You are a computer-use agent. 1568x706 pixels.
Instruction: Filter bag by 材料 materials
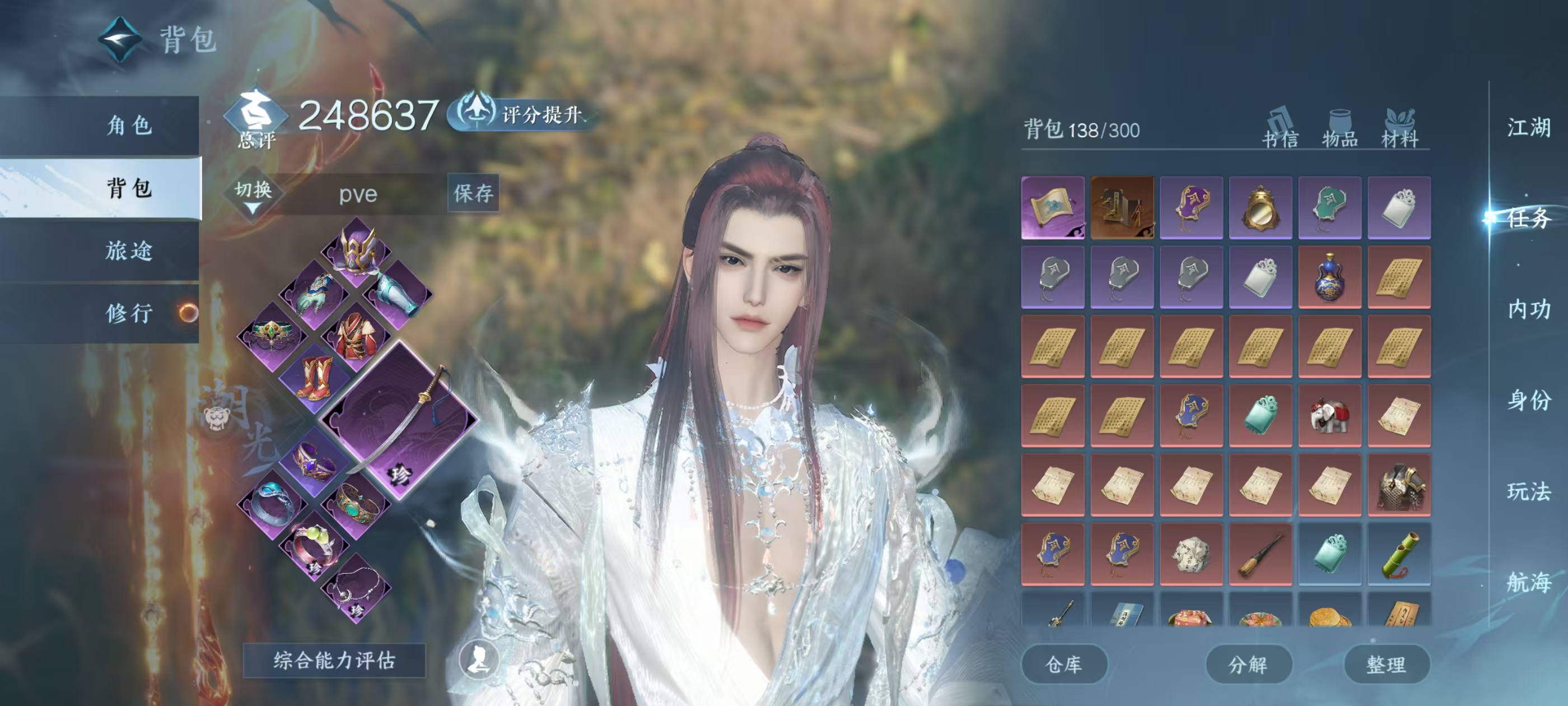[x=1399, y=129]
